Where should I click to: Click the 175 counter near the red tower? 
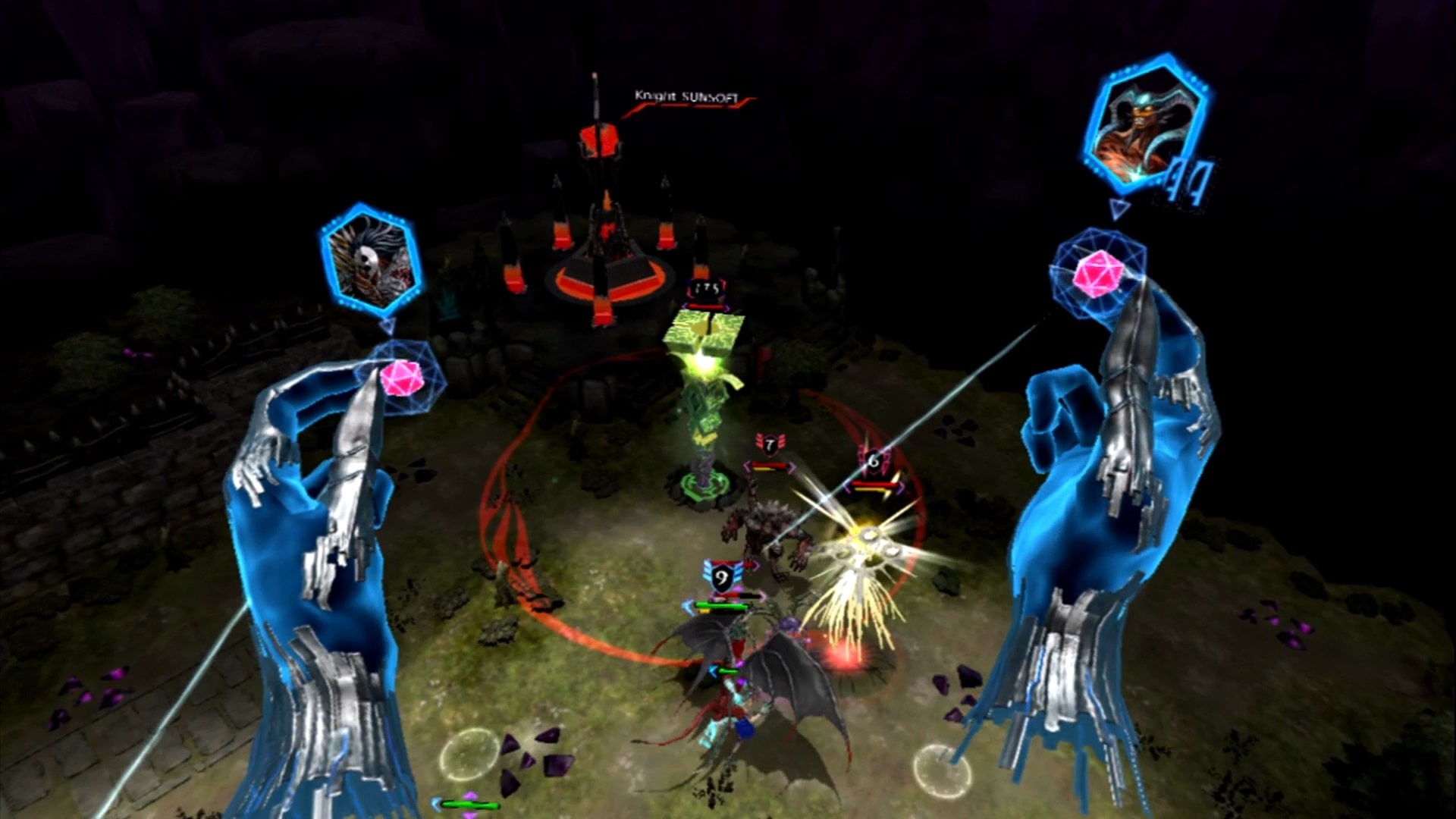point(706,287)
